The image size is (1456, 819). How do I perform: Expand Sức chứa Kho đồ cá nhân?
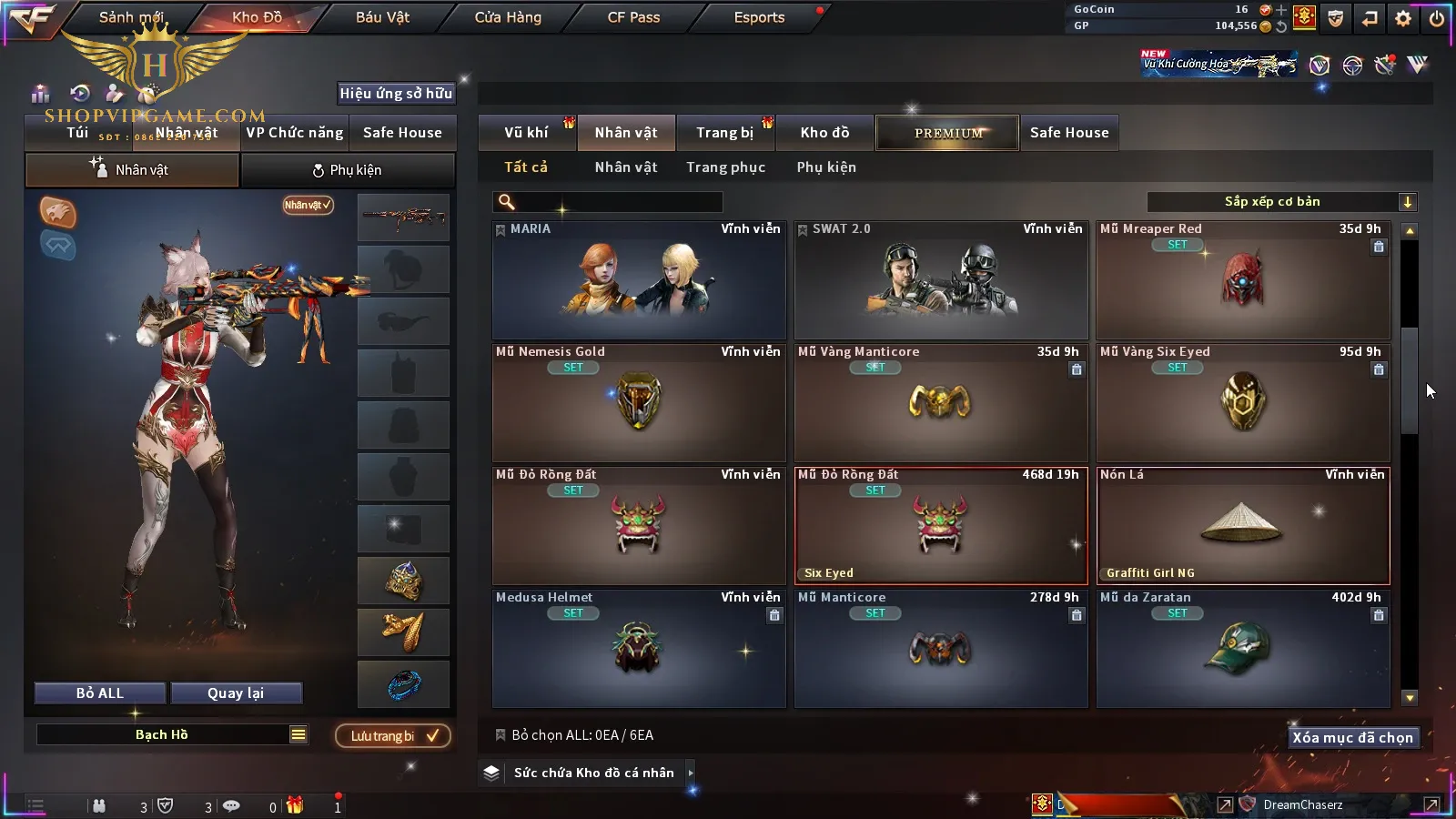pyautogui.click(x=593, y=773)
